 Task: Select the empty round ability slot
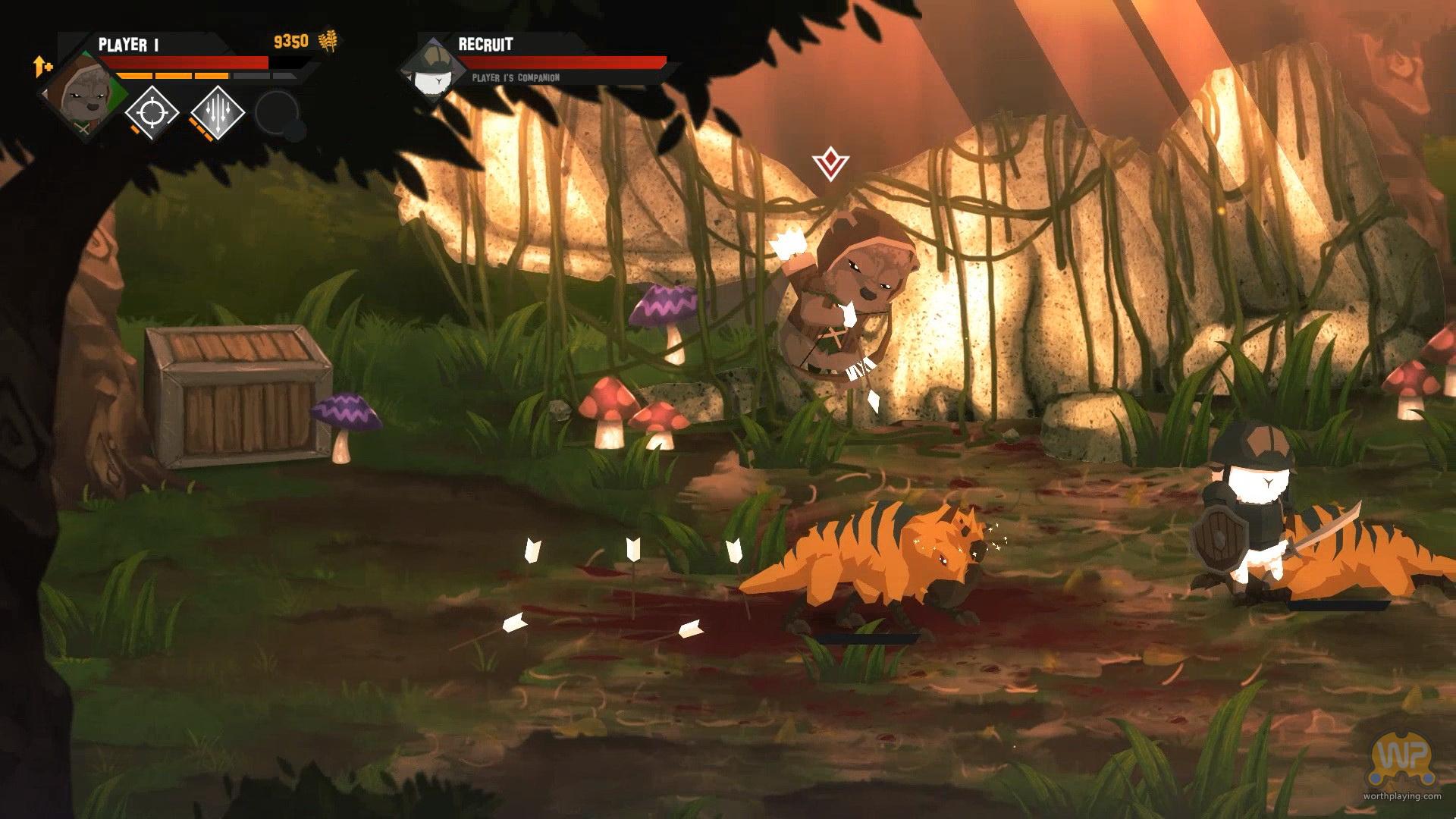[277, 114]
